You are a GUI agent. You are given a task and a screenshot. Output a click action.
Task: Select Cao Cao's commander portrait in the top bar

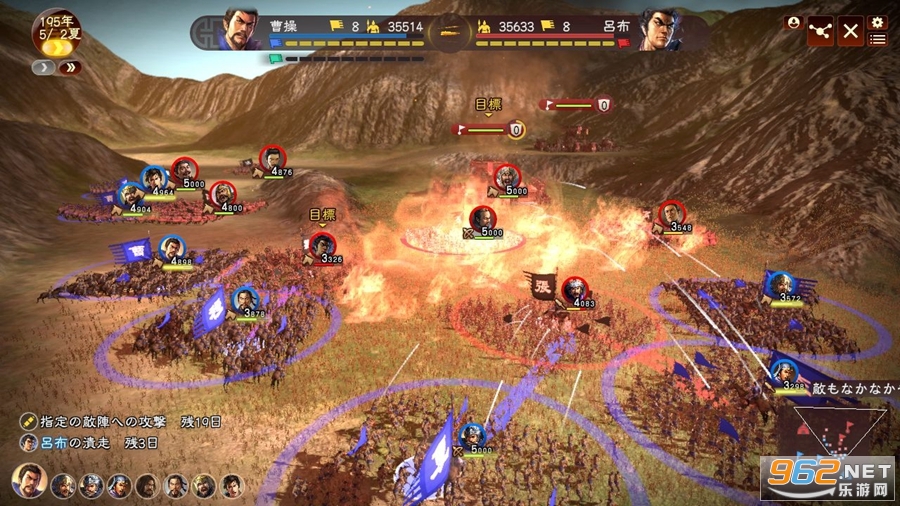click(x=242, y=29)
